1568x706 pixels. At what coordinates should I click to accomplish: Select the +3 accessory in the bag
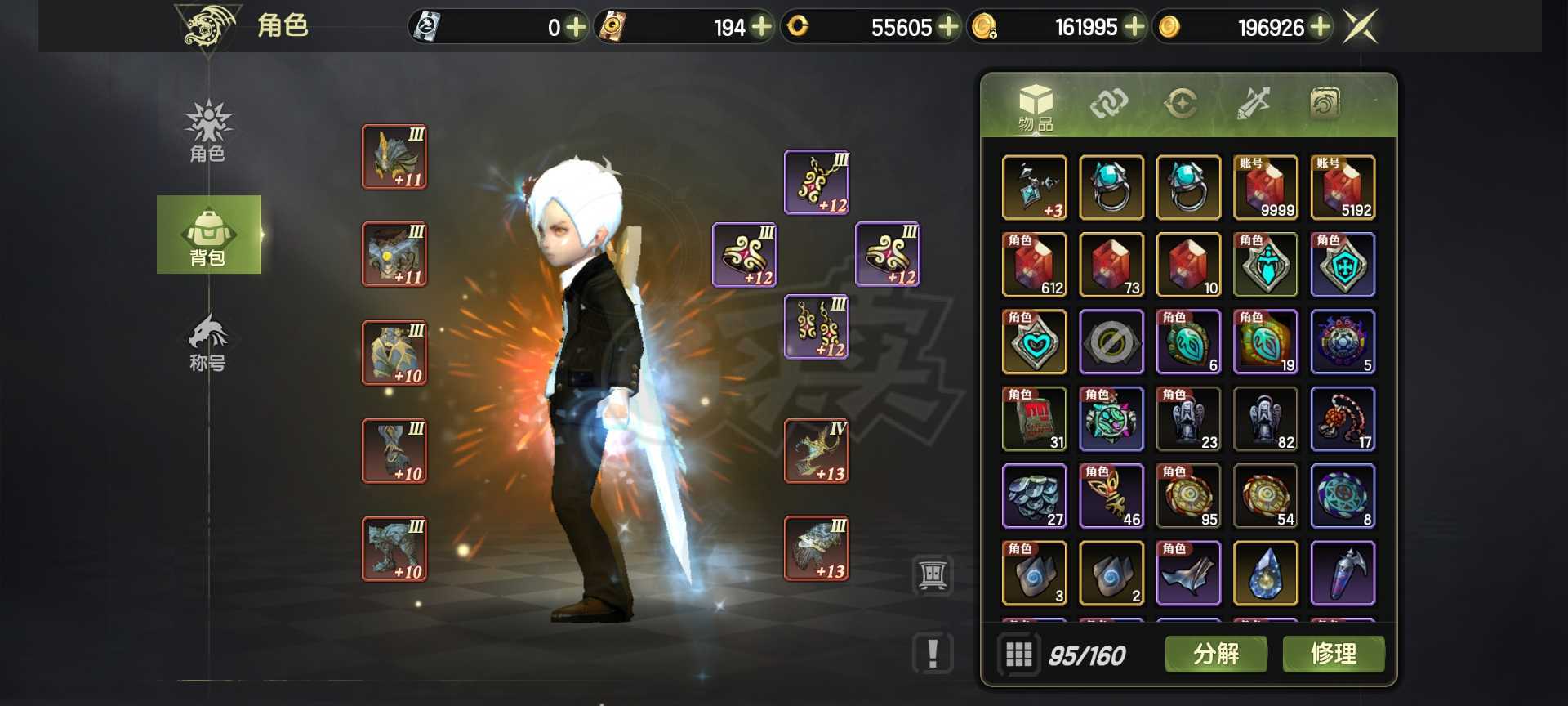(1034, 188)
